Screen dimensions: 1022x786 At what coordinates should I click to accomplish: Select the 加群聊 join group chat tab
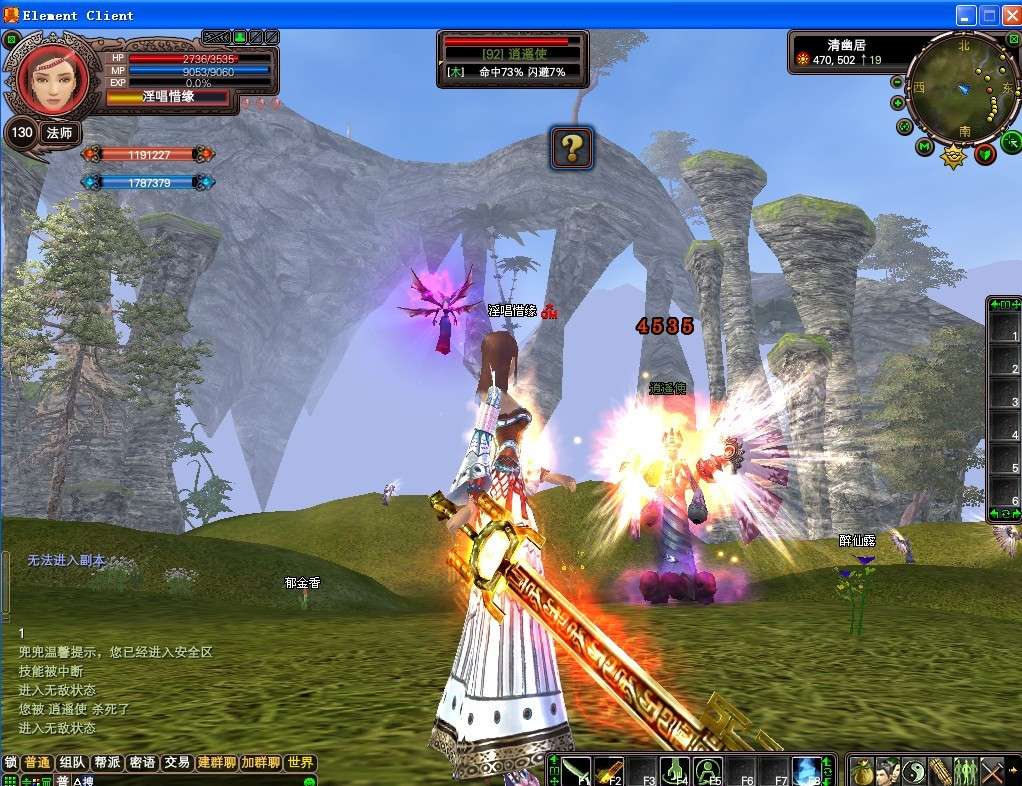point(260,763)
